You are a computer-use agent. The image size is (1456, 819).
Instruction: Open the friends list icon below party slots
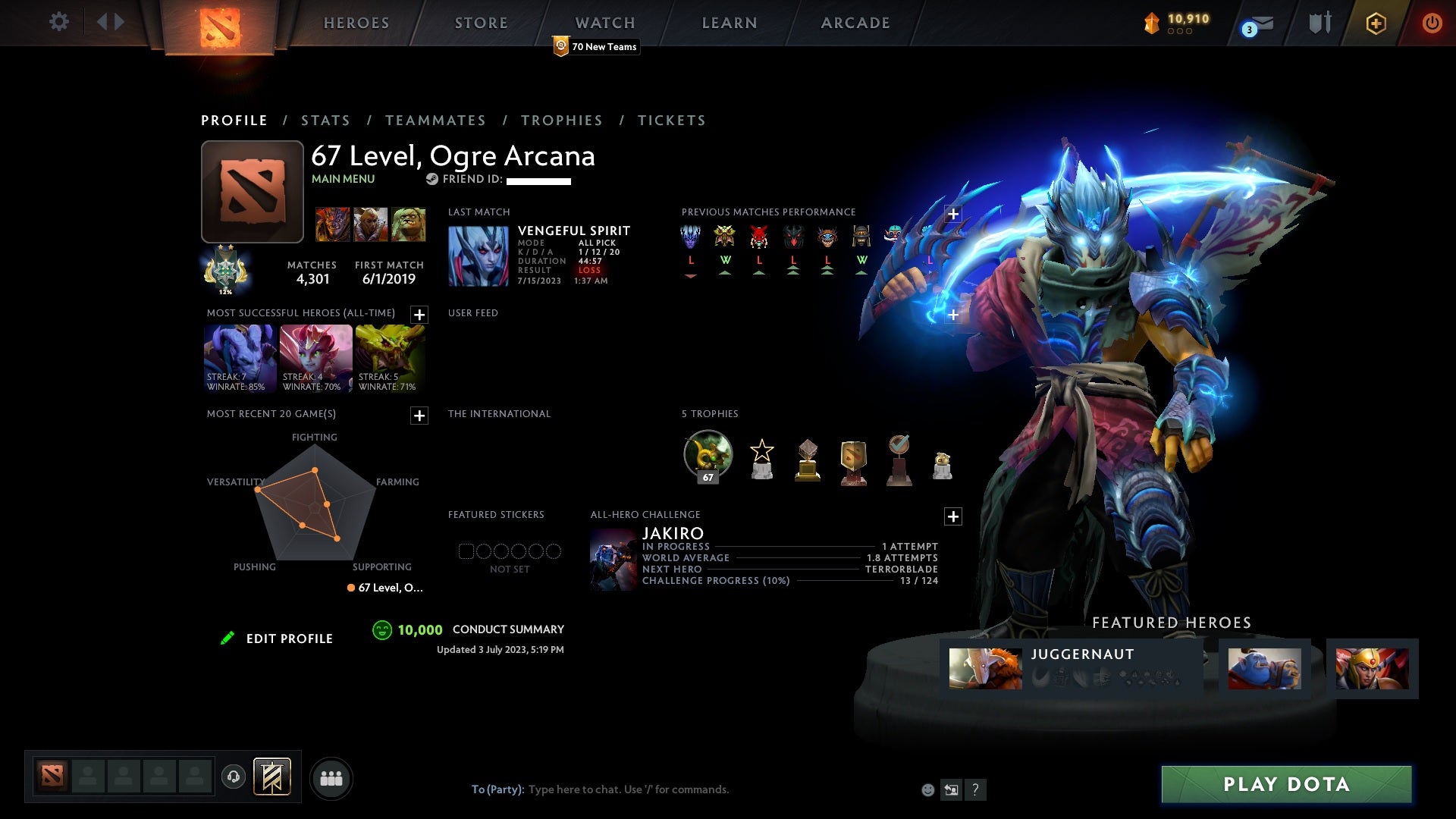[331, 777]
